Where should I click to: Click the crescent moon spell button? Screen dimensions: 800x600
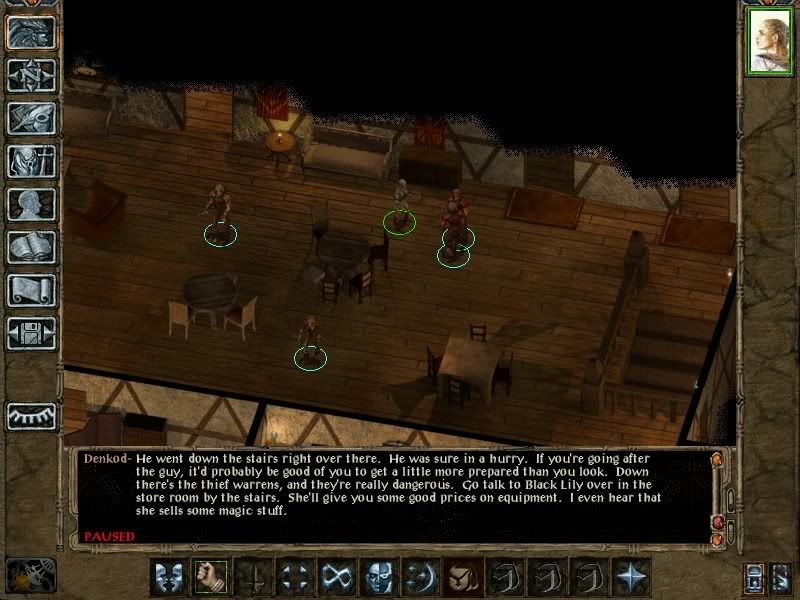pyautogui.click(x=421, y=577)
